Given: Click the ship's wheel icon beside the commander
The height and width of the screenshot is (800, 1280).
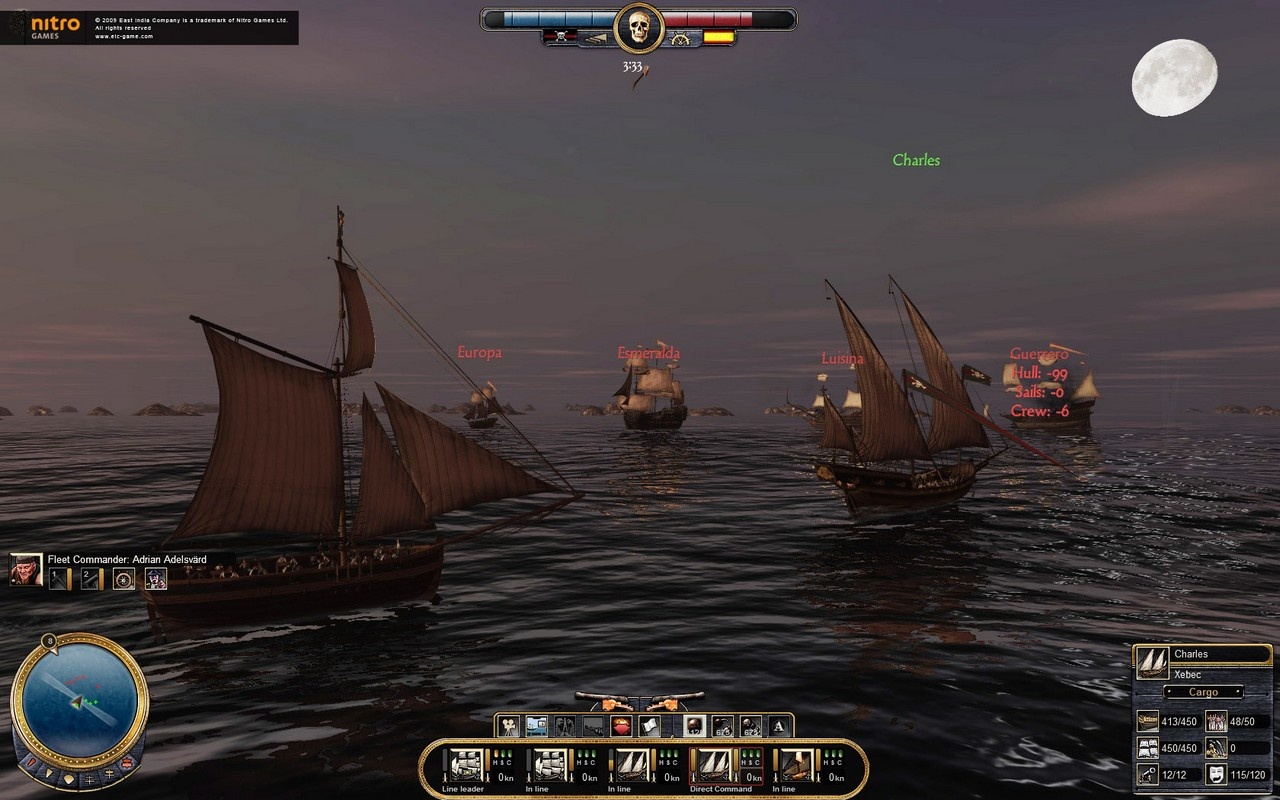Looking at the screenshot, I should [x=124, y=578].
